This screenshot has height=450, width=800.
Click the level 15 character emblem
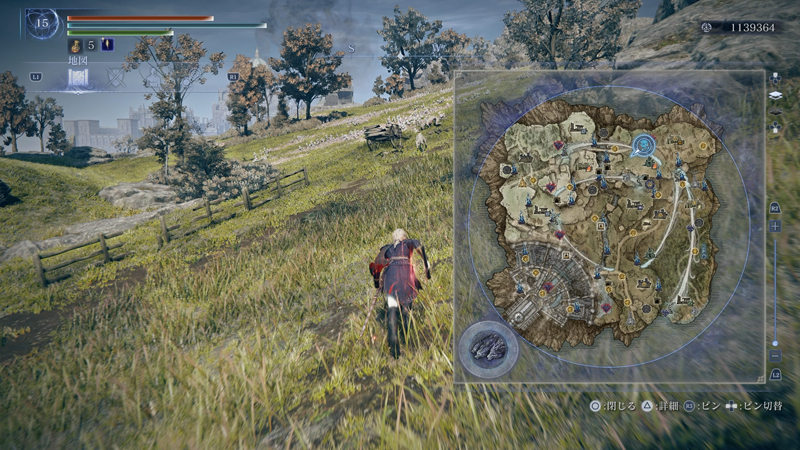tap(42, 23)
